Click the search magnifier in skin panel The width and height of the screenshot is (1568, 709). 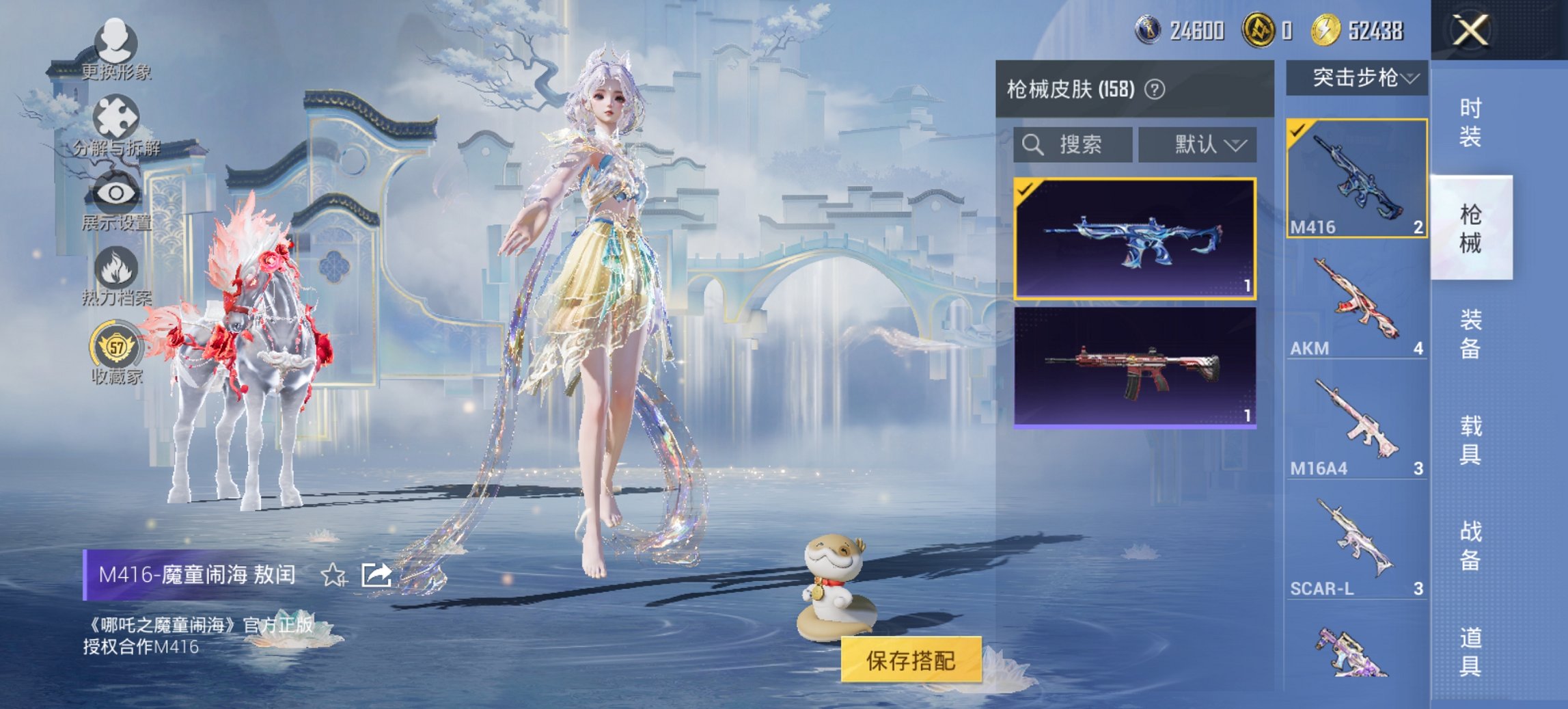tap(1032, 144)
